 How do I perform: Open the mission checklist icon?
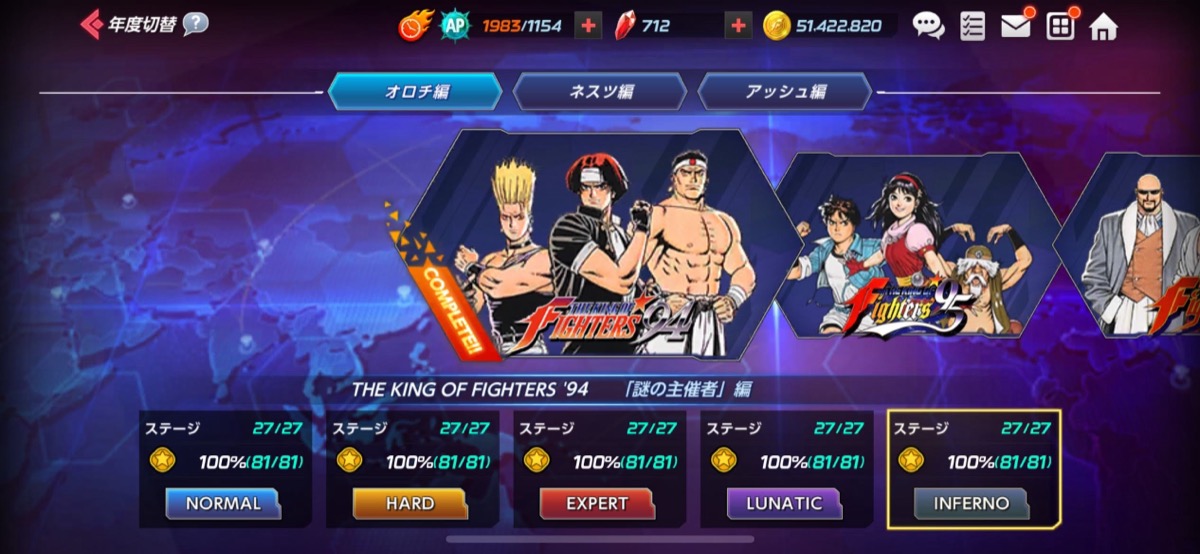[x=972, y=26]
